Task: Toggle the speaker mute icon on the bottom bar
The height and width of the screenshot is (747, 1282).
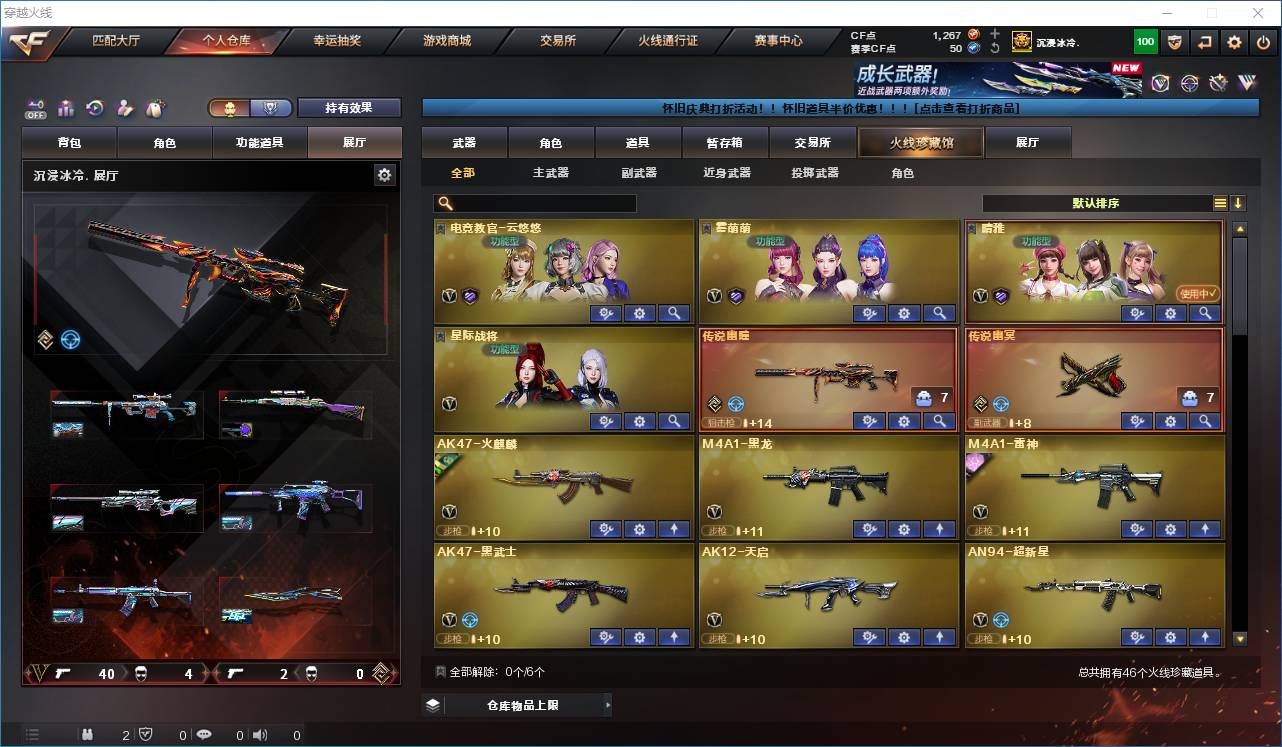Action: point(260,734)
